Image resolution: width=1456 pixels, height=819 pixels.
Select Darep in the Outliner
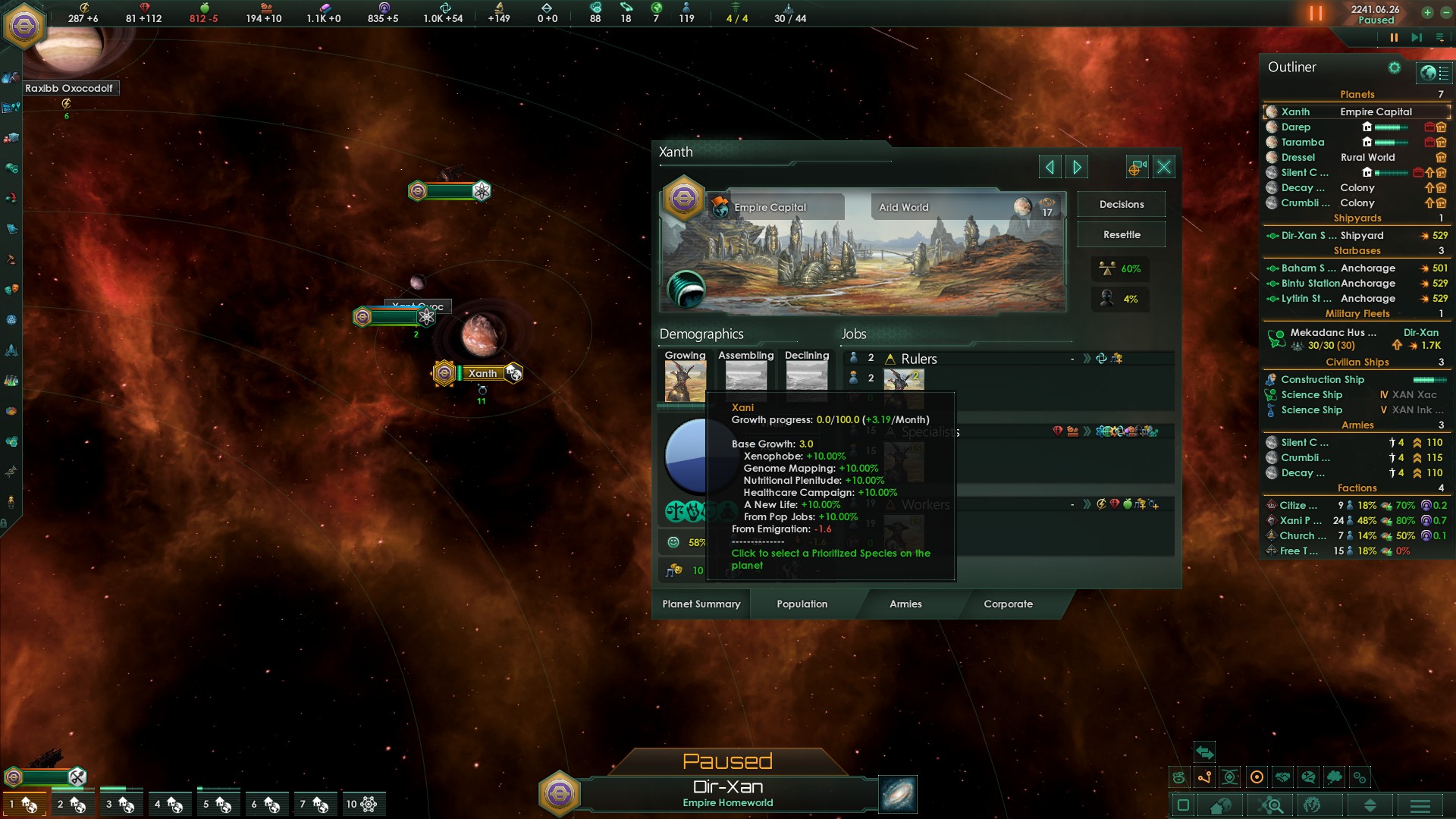click(x=1295, y=127)
